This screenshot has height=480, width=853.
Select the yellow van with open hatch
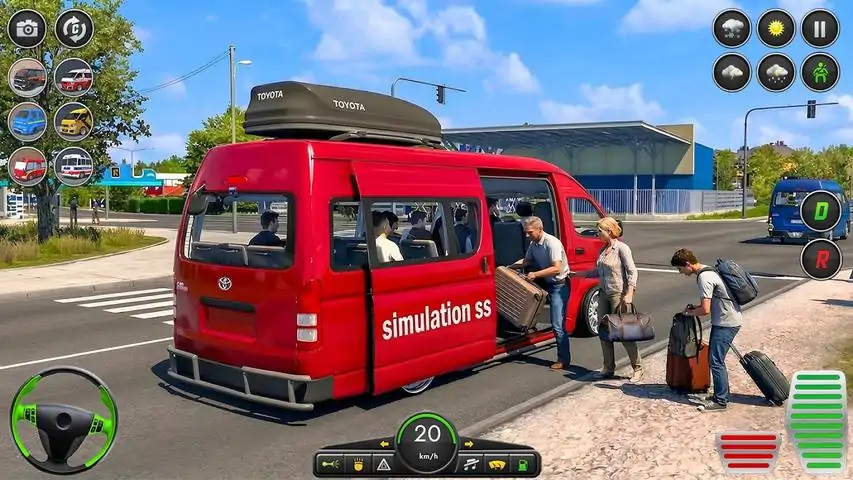point(73,121)
